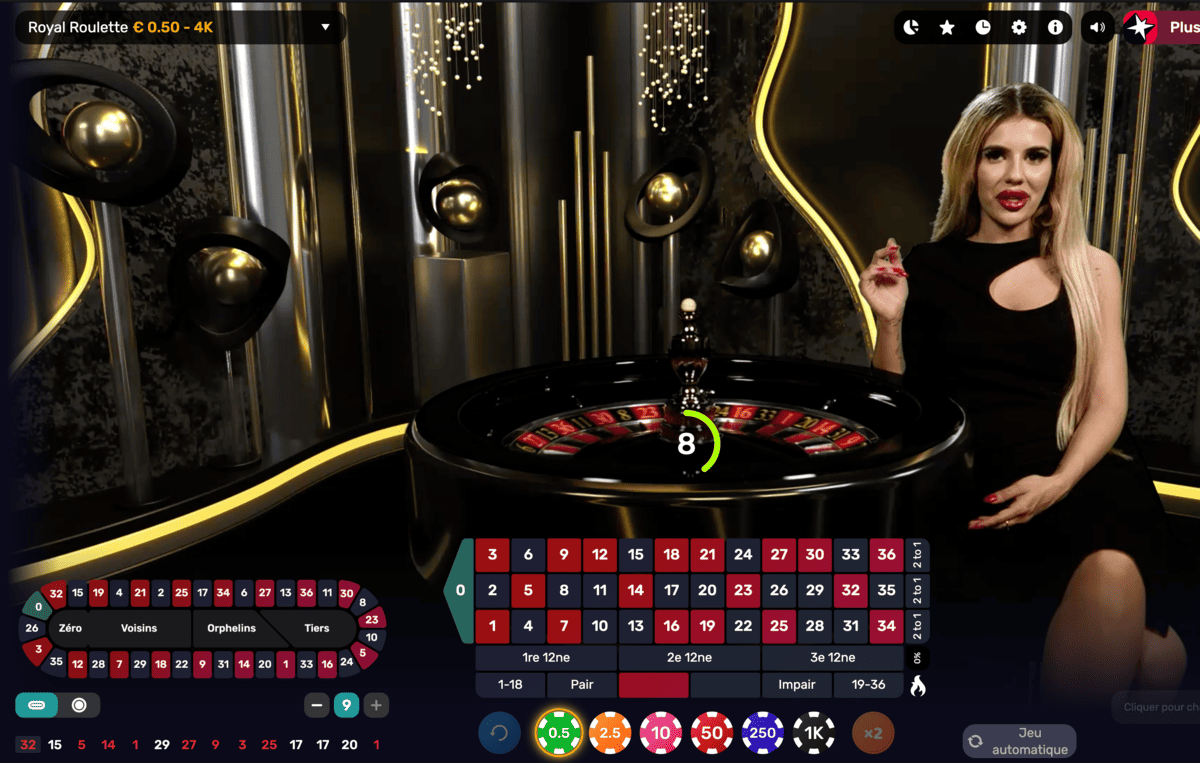Place a bet on number 17
The height and width of the screenshot is (763, 1200).
(x=672, y=590)
